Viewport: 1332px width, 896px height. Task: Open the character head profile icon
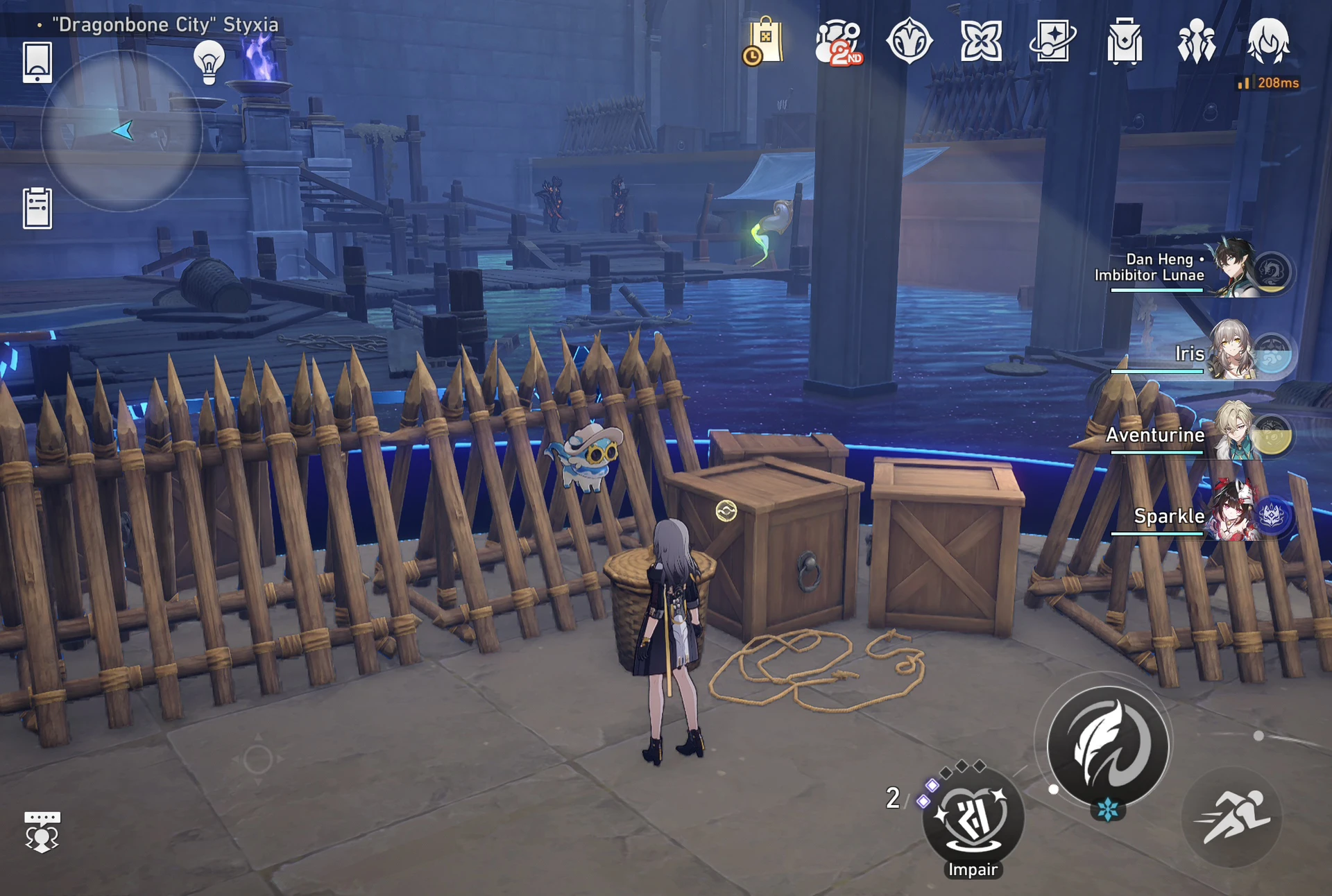(x=1268, y=42)
